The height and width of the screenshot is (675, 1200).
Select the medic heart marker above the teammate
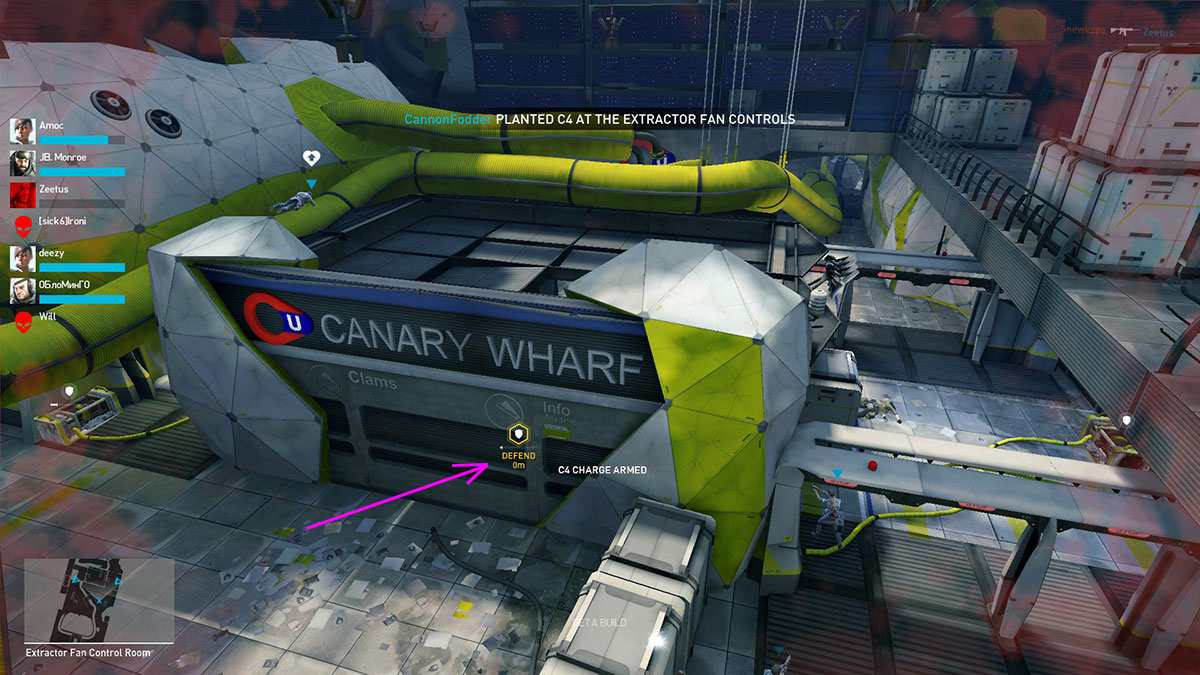(x=312, y=158)
